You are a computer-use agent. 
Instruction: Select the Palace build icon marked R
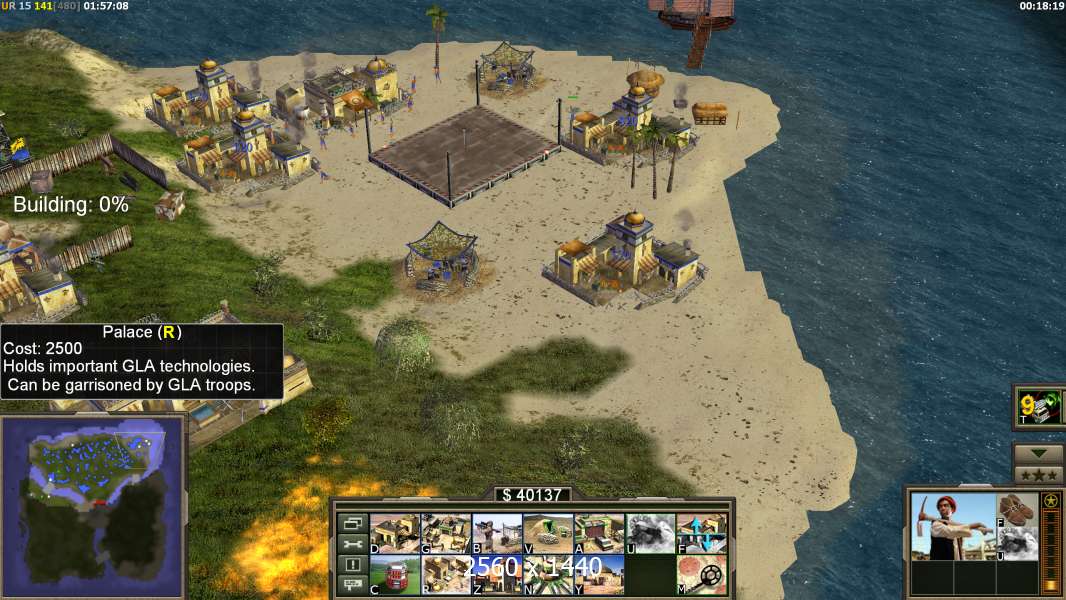pos(445,574)
